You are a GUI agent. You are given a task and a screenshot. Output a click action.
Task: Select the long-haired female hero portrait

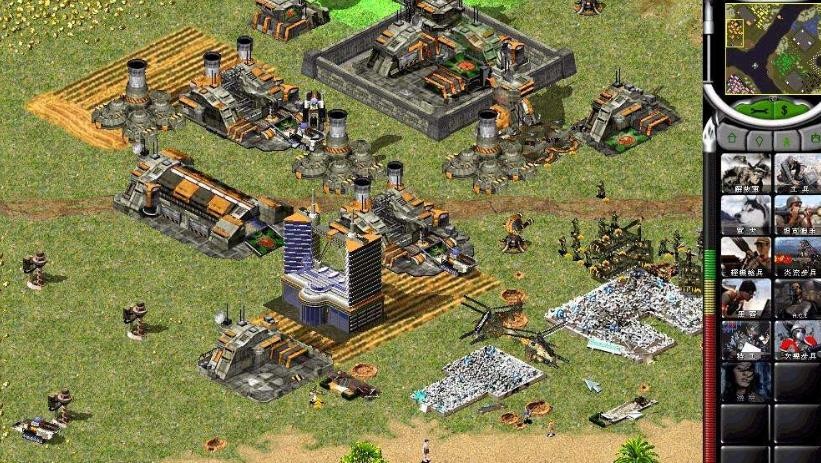tap(745, 381)
